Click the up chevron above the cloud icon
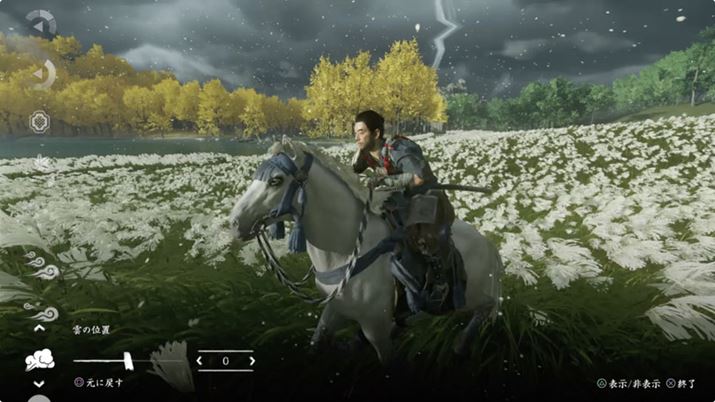 click(x=40, y=327)
